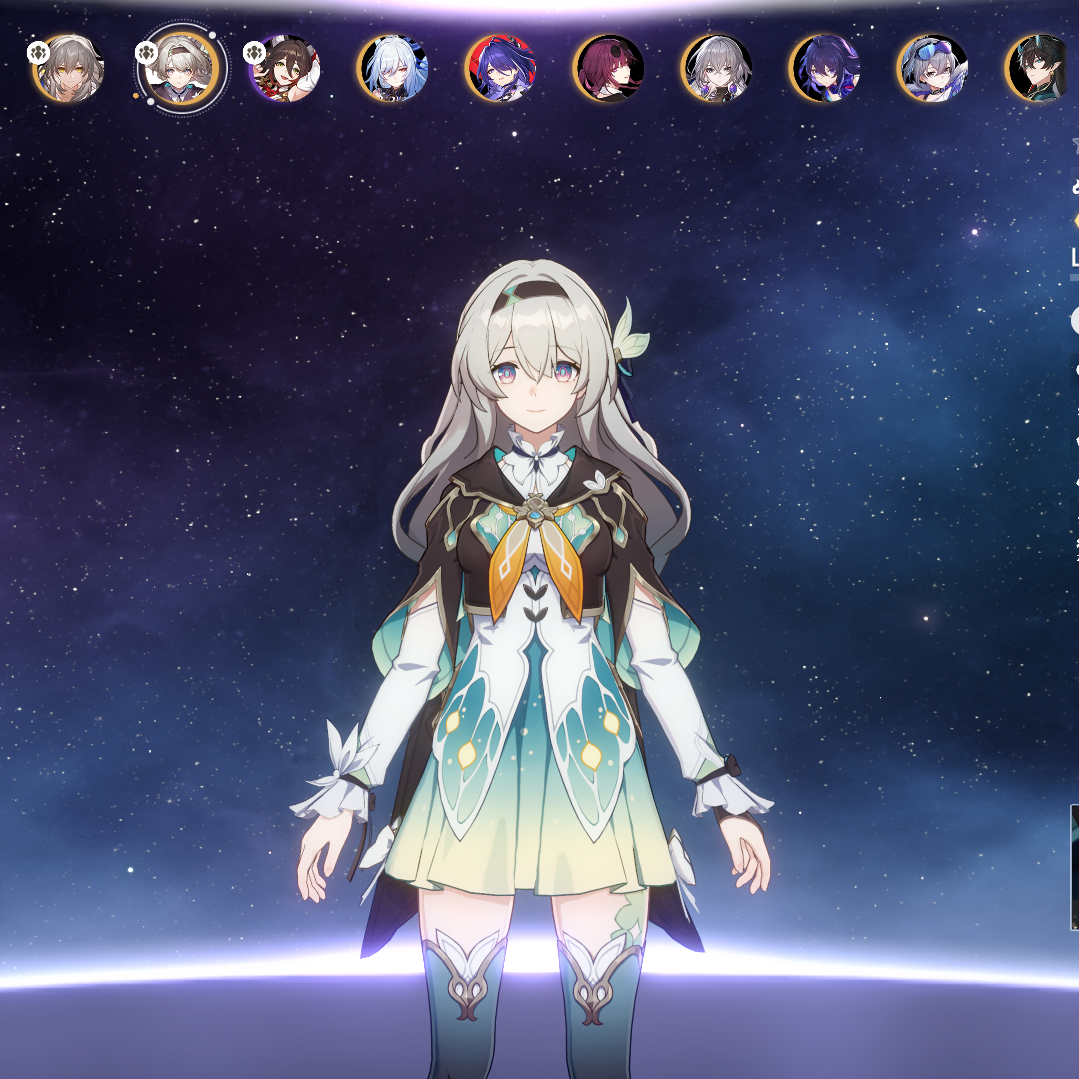
Task: Choose Silver Wolf's portrait with goggles
Action: point(933,68)
